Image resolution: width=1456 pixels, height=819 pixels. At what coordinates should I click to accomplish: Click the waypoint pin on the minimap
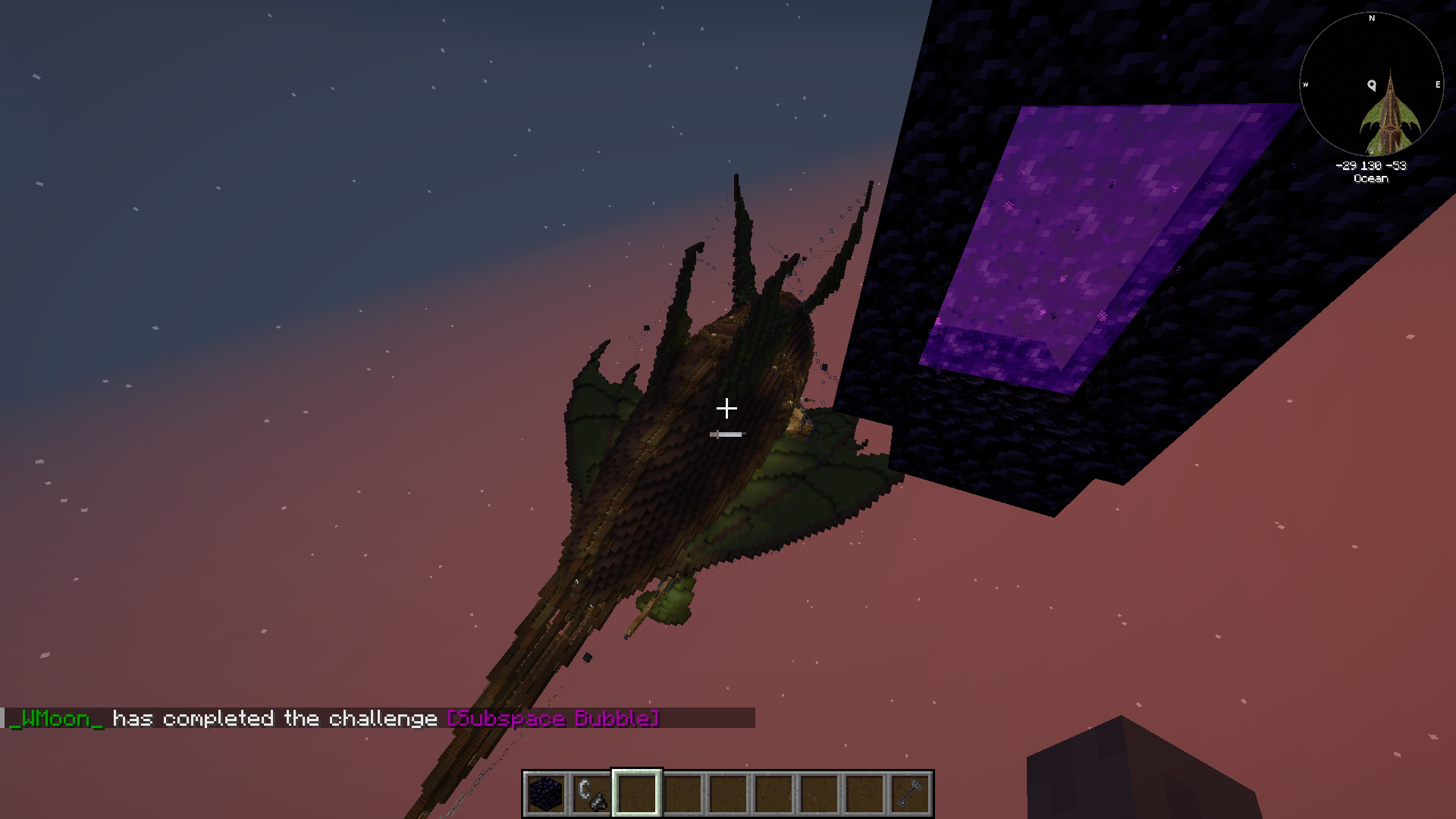coord(1370,85)
